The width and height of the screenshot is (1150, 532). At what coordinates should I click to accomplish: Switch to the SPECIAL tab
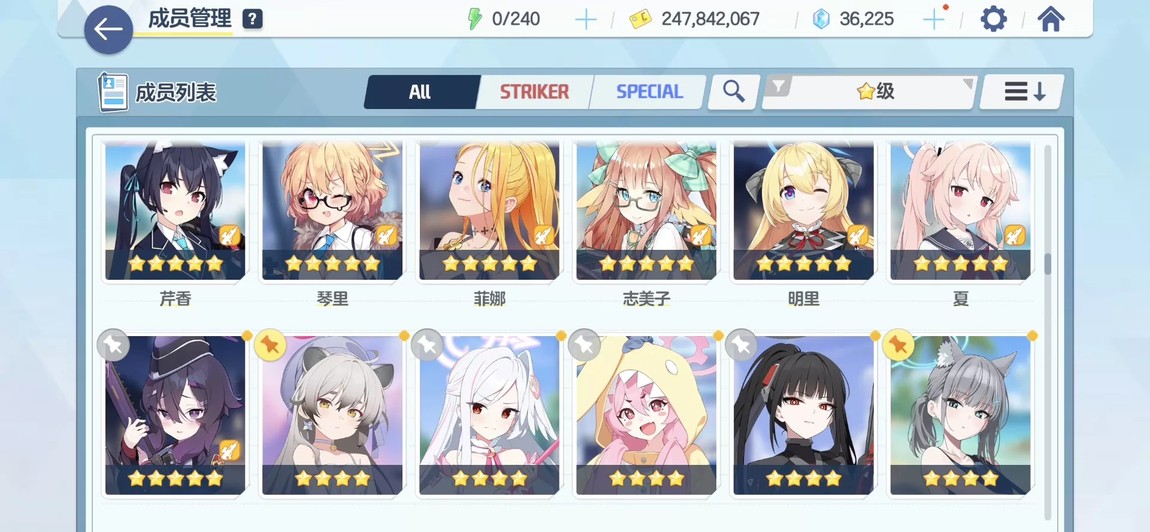649,92
